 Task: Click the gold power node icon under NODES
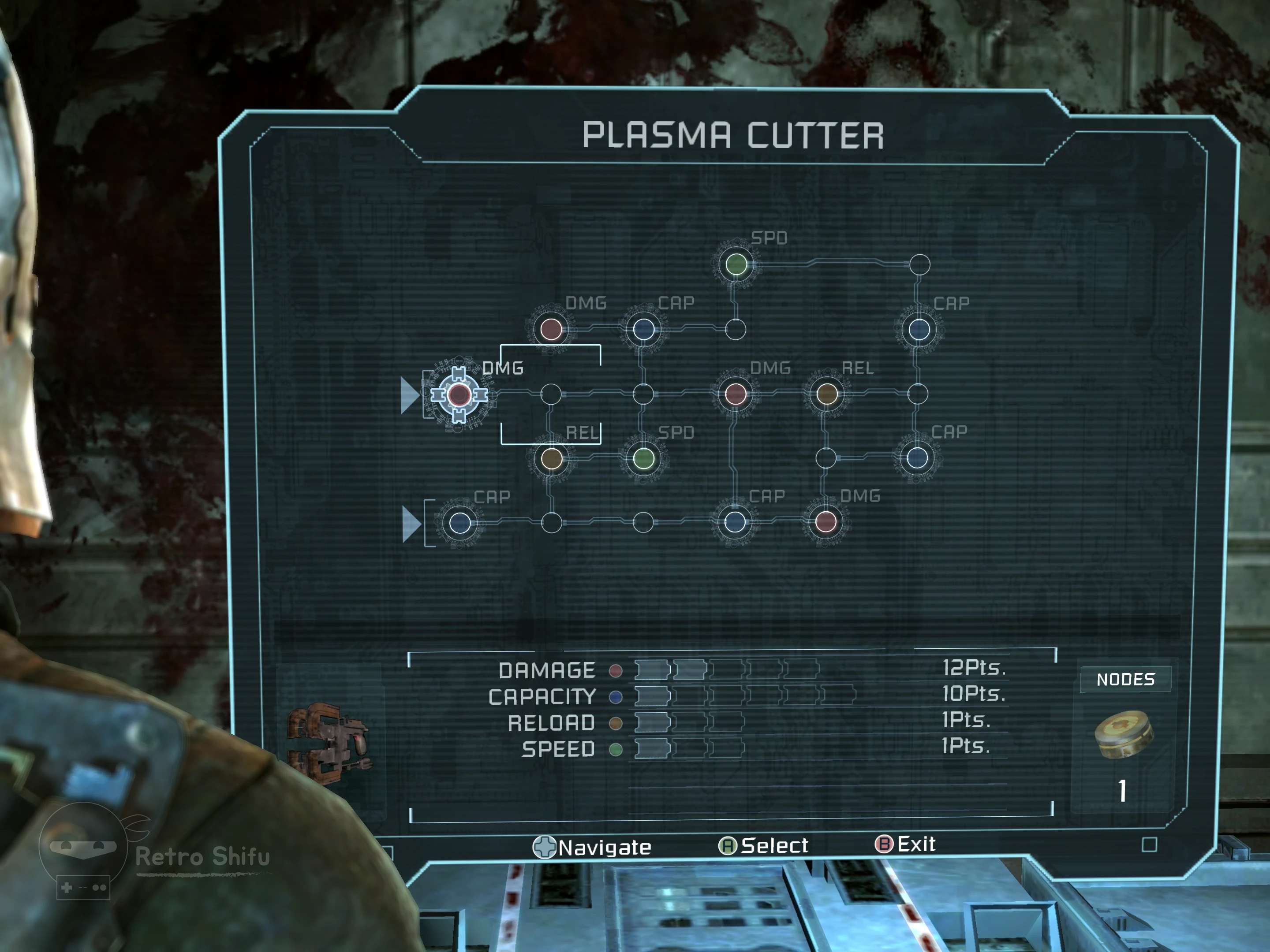point(1124,734)
